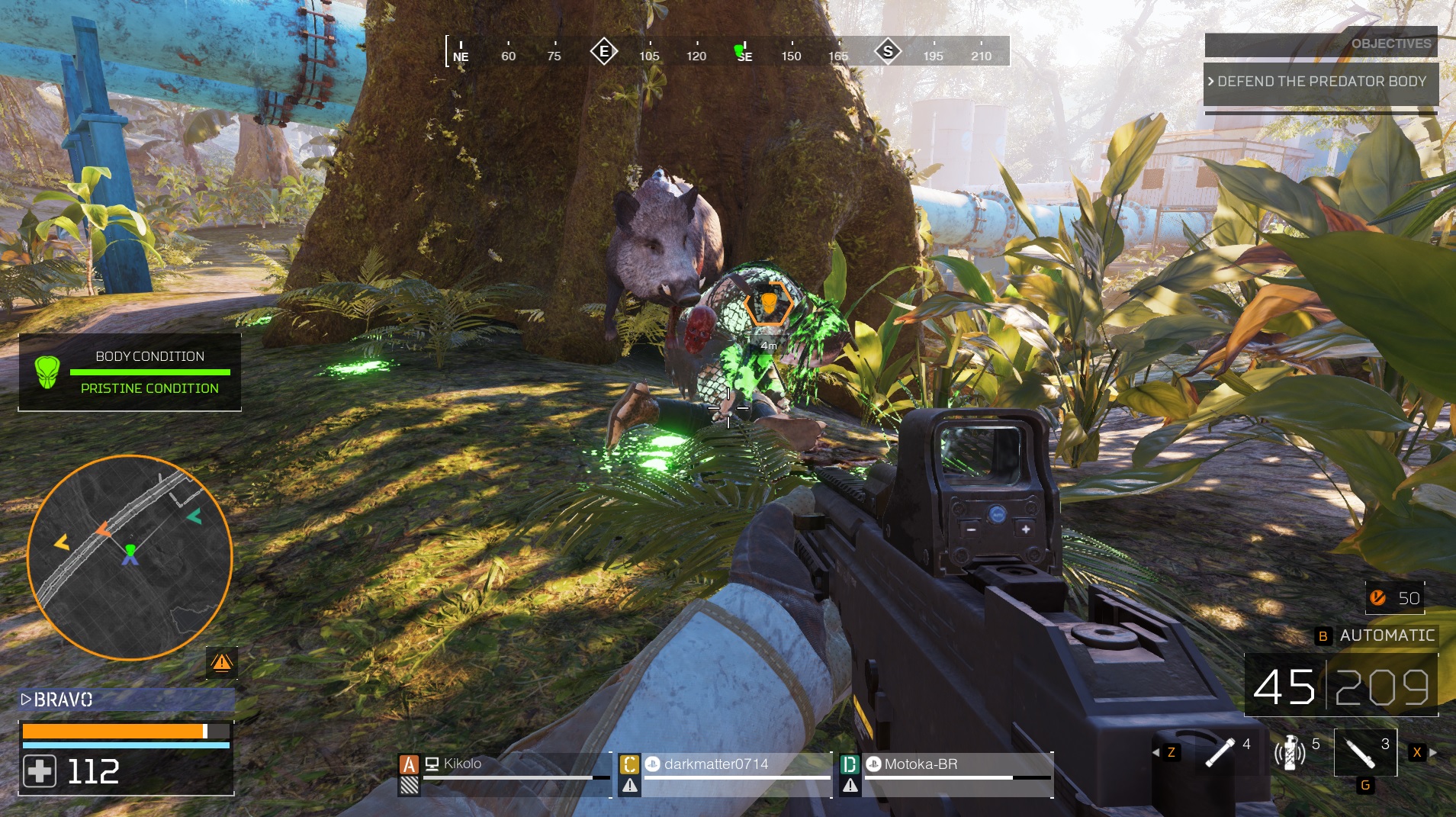Select teammate darkmatter0714's squad card
Screen dimensions: 1456x817
point(725,774)
